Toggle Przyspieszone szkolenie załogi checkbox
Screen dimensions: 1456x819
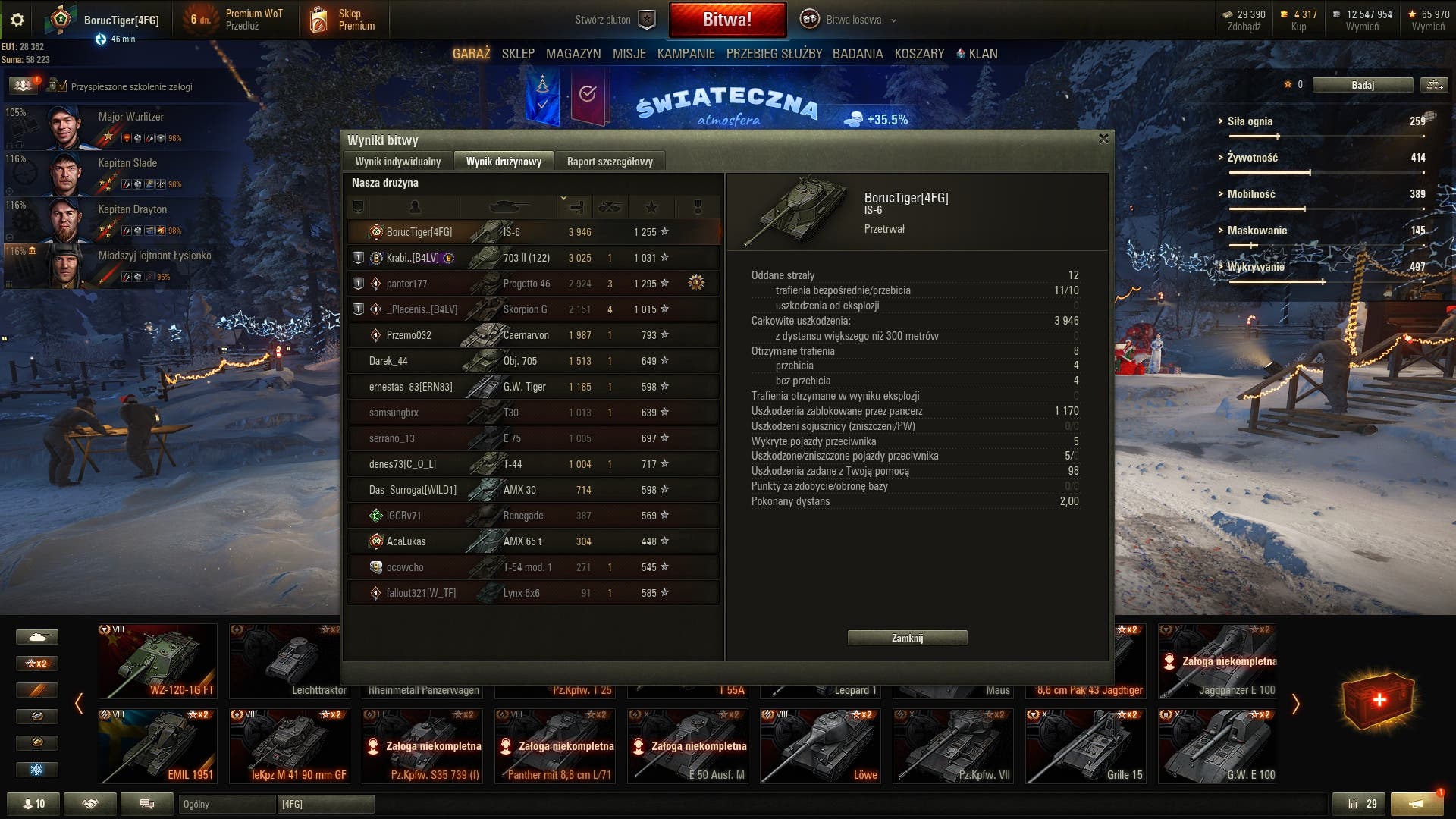62,86
